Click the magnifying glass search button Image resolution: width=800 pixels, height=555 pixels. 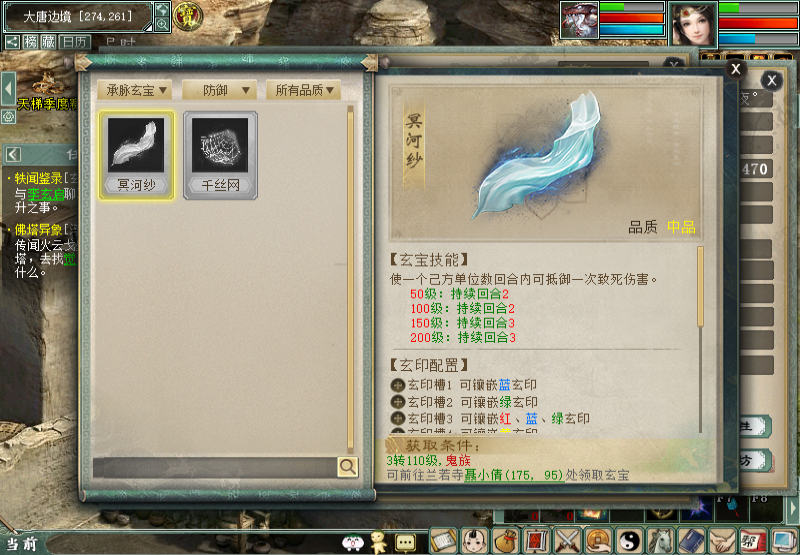point(347,466)
